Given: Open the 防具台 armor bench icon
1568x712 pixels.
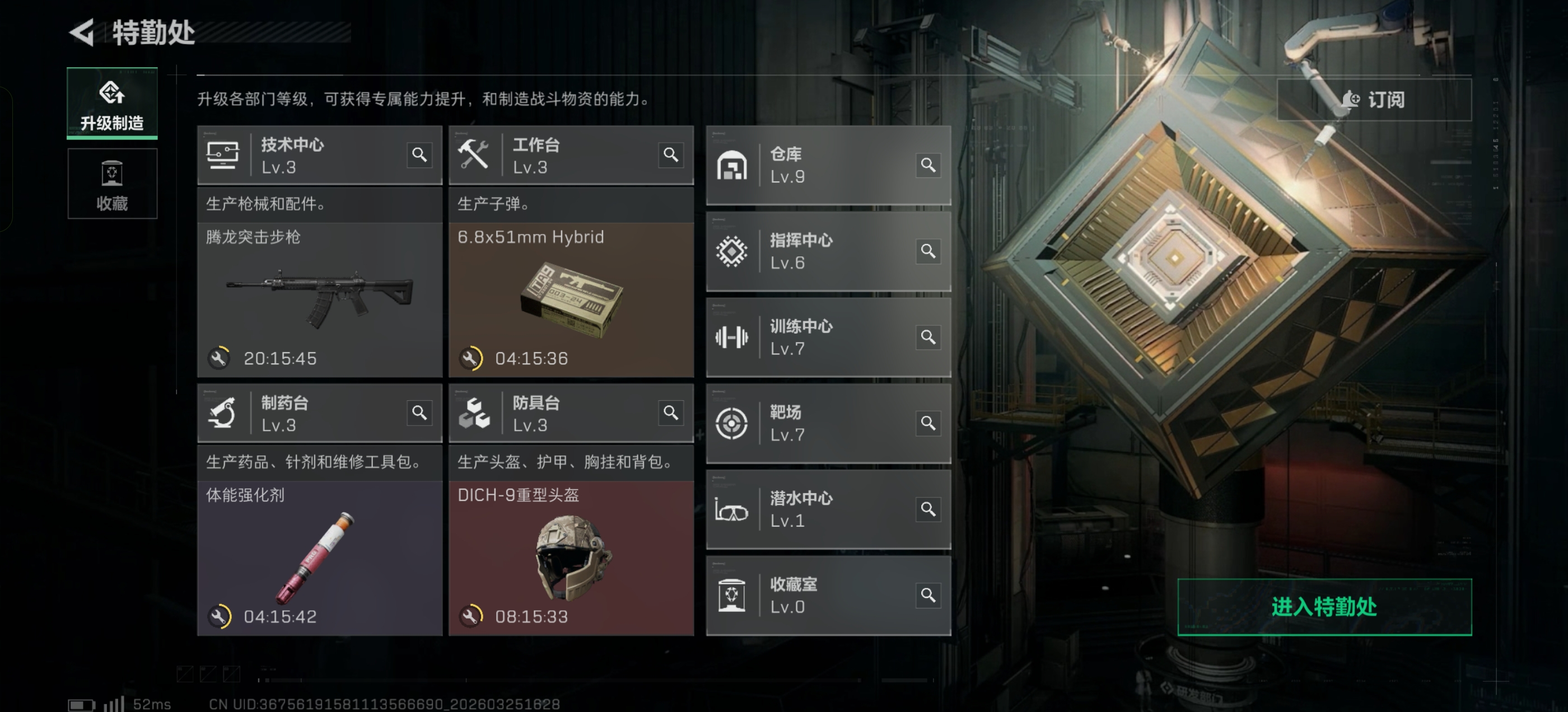Looking at the screenshot, I should pos(477,413).
